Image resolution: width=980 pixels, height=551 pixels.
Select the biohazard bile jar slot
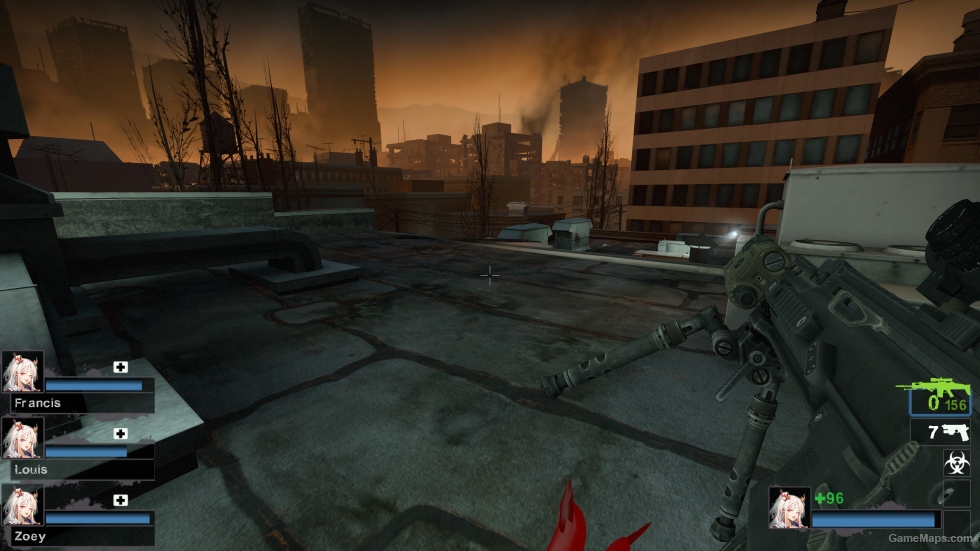(957, 462)
